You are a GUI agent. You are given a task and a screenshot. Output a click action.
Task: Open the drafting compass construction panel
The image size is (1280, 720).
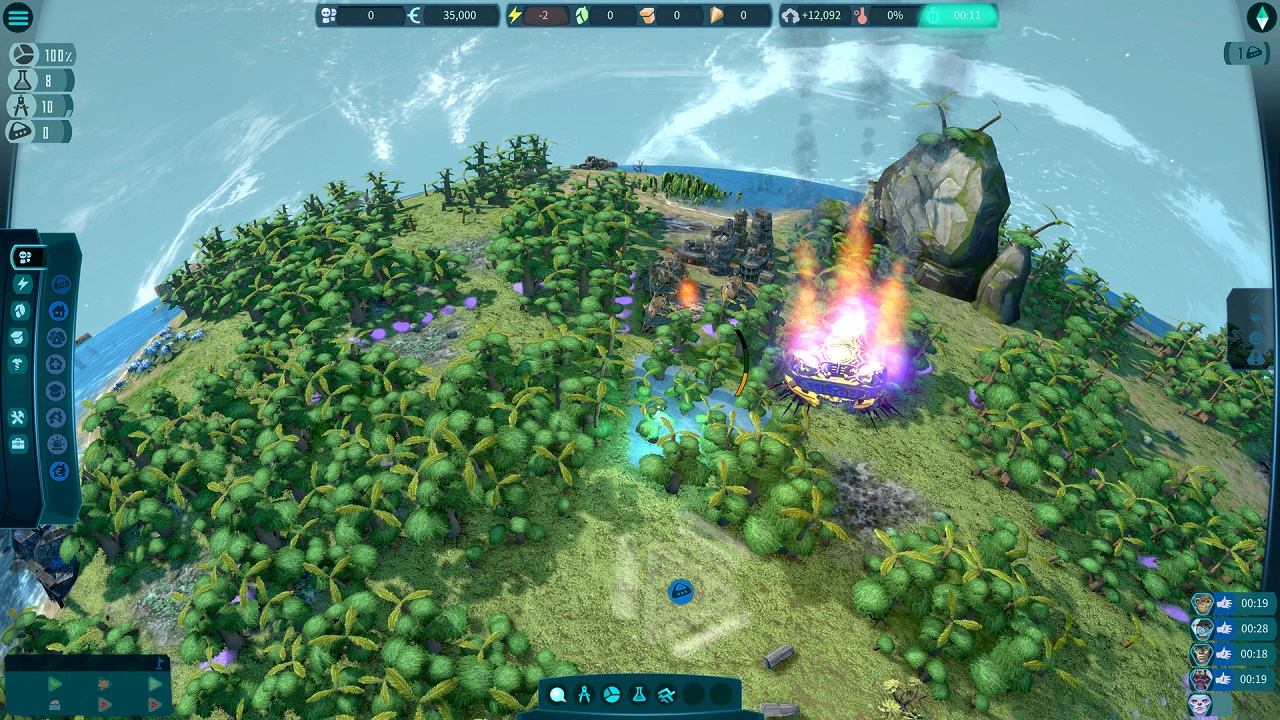click(x=585, y=695)
